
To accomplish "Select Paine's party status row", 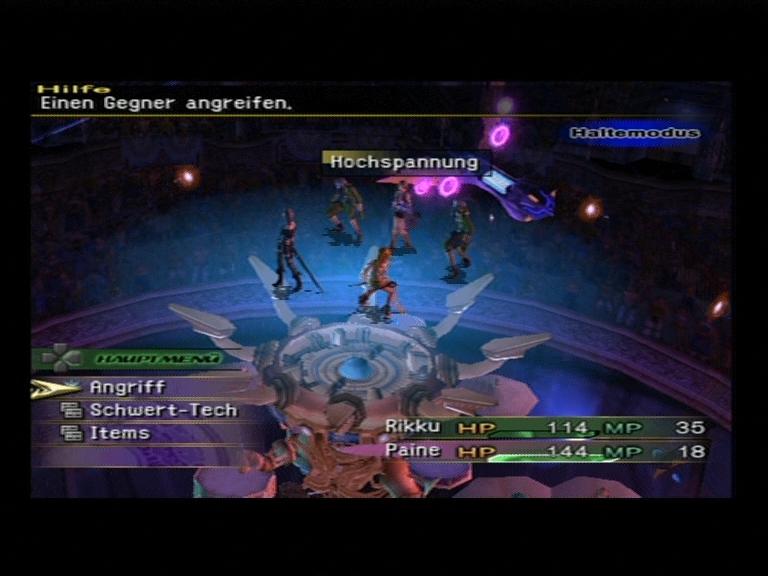I will point(544,451).
